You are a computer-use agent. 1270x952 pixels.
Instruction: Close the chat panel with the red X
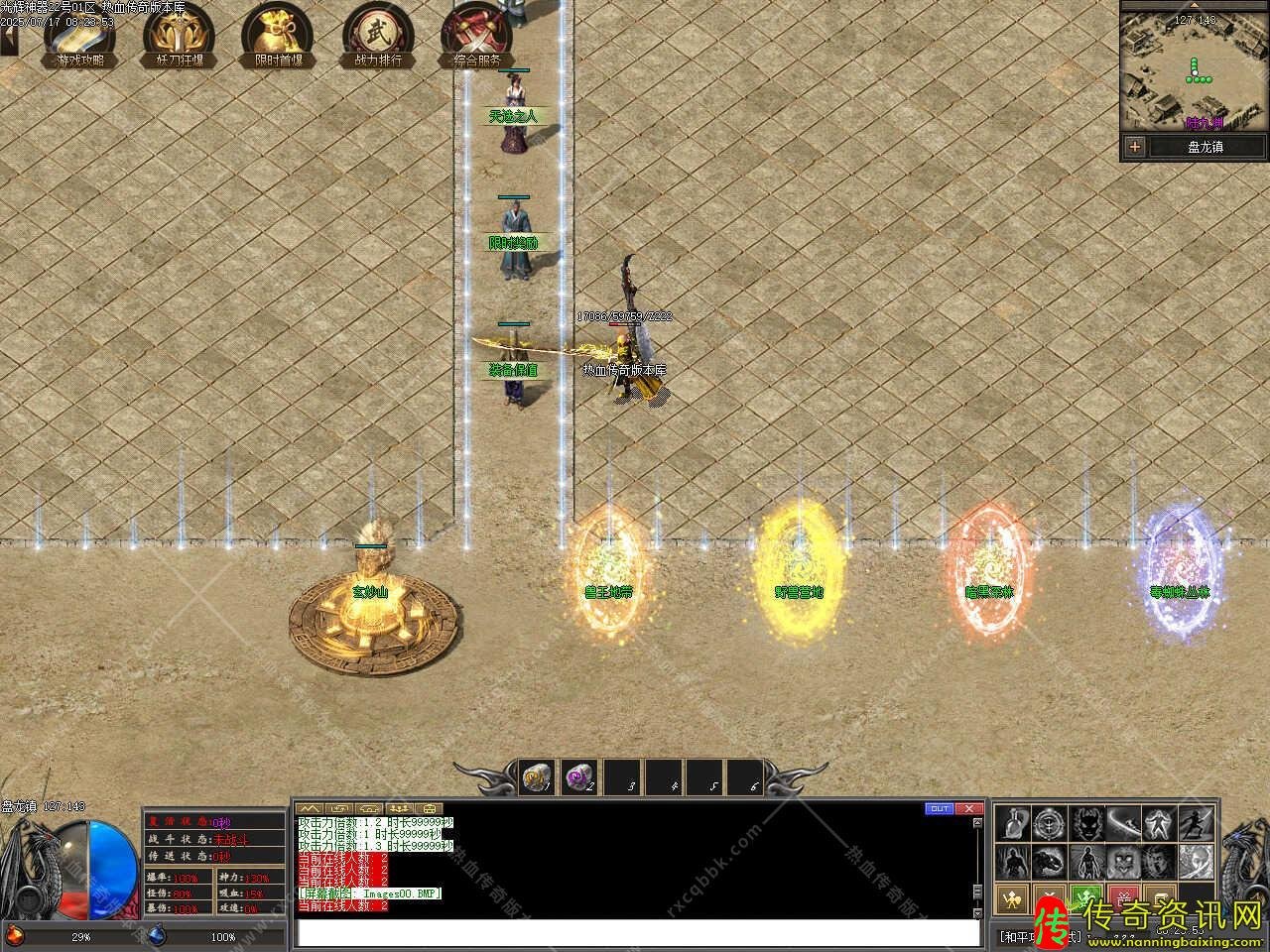[969, 808]
